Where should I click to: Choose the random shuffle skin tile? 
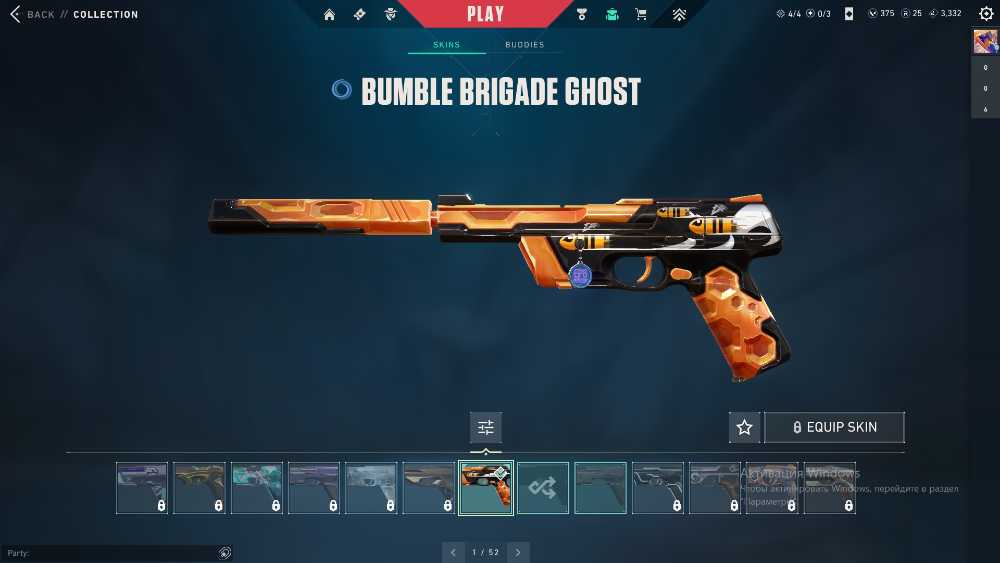pos(543,487)
